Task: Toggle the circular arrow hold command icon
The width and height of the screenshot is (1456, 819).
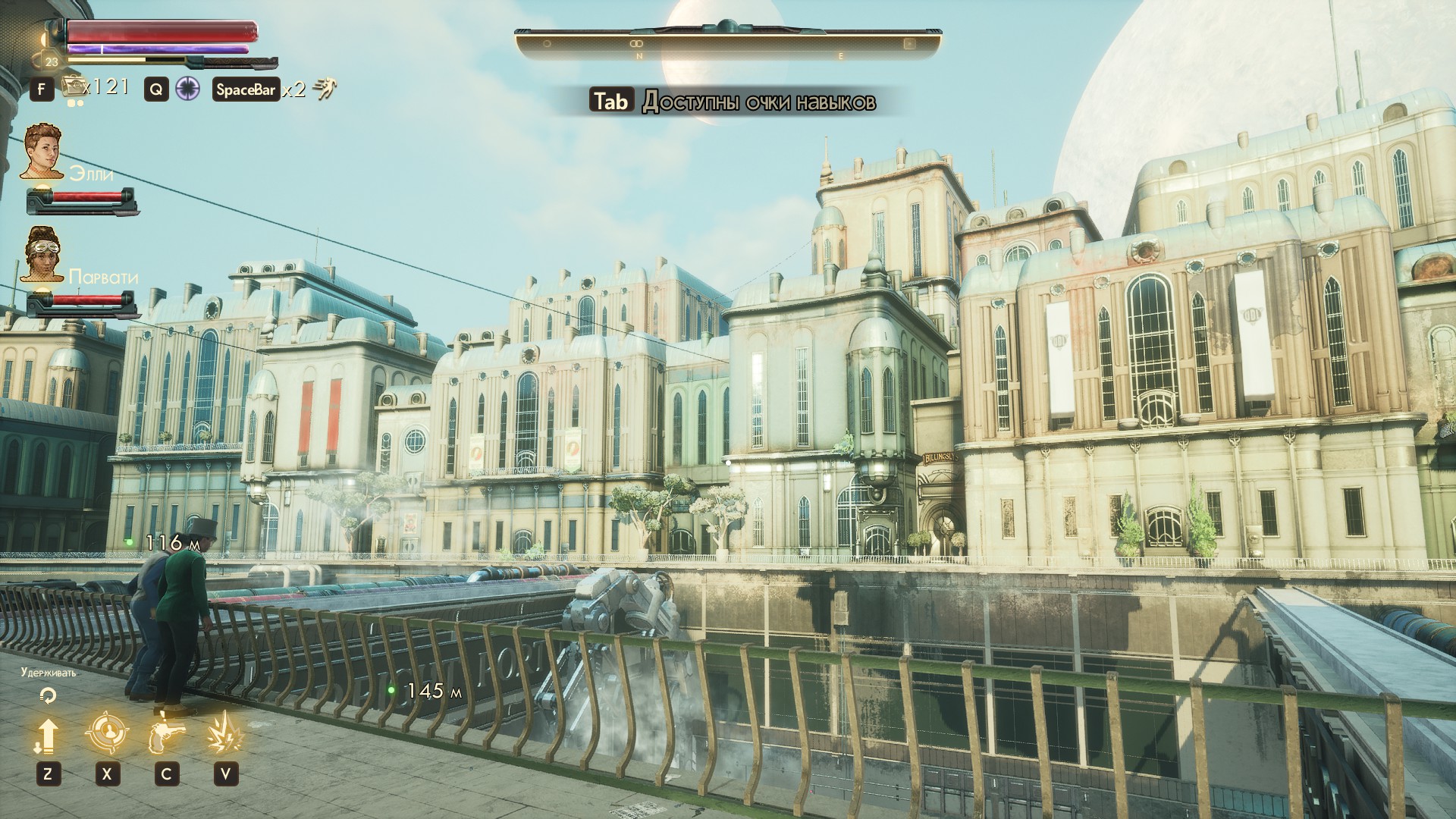Action: pos(48,695)
